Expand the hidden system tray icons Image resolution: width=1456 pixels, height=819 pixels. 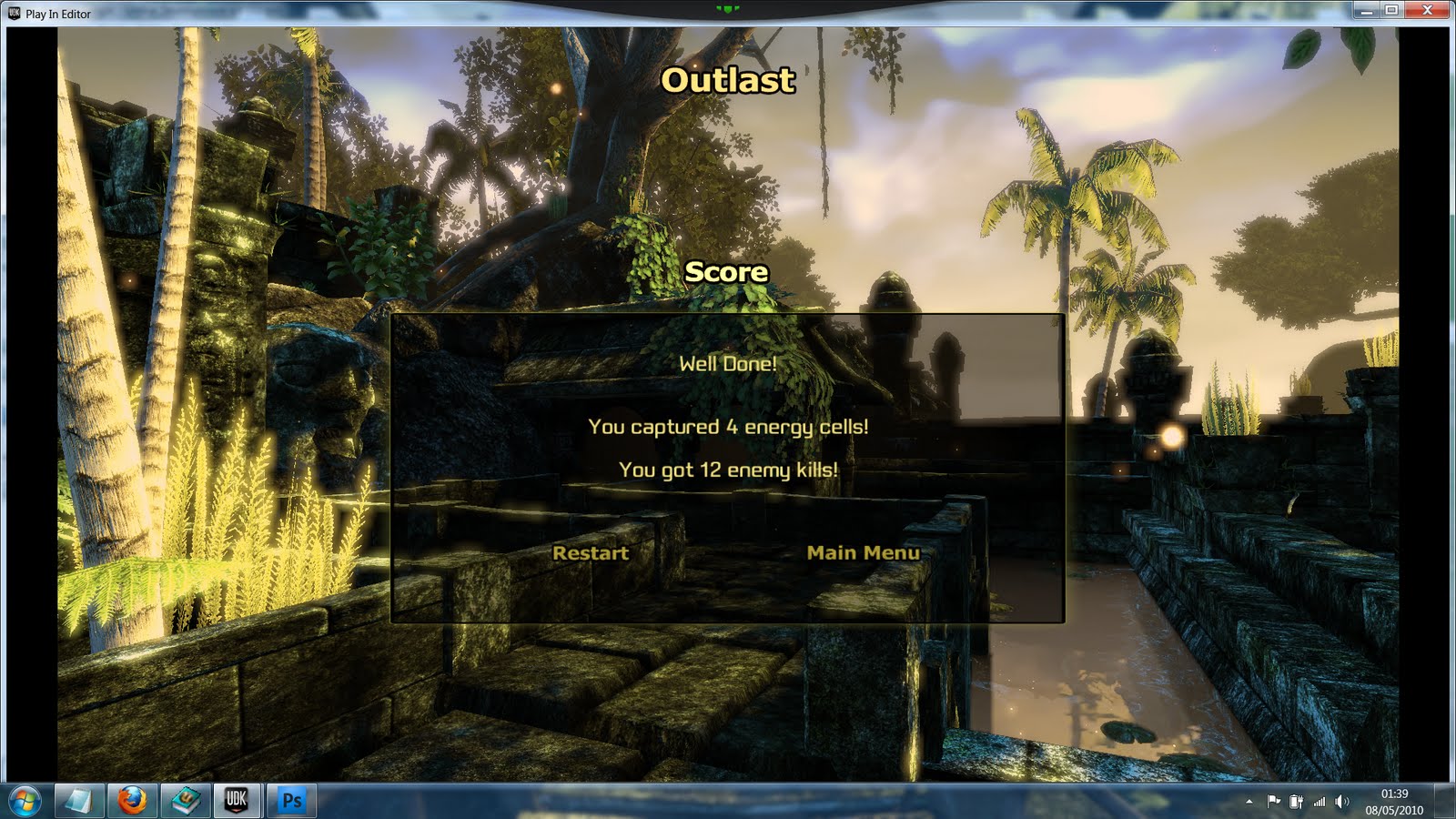[x=1249, y=802]
